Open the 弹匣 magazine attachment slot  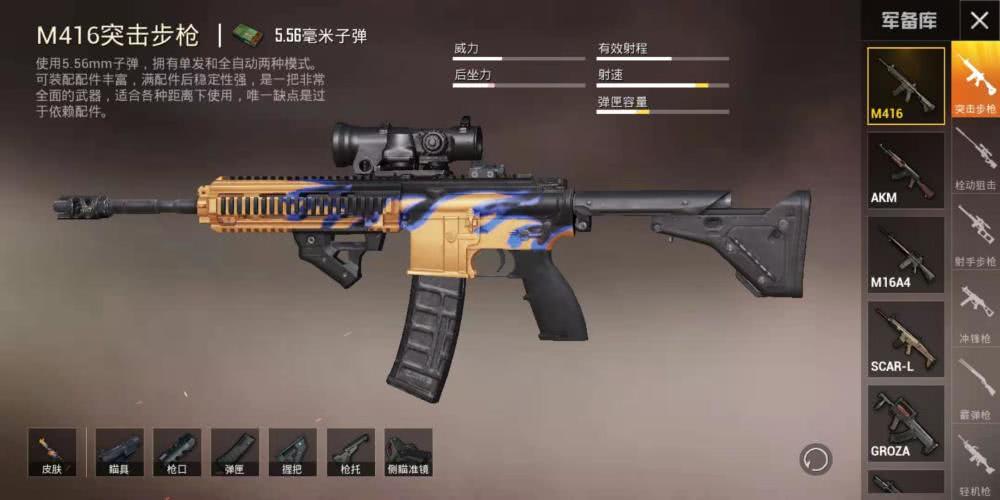(x=235, y=452)
